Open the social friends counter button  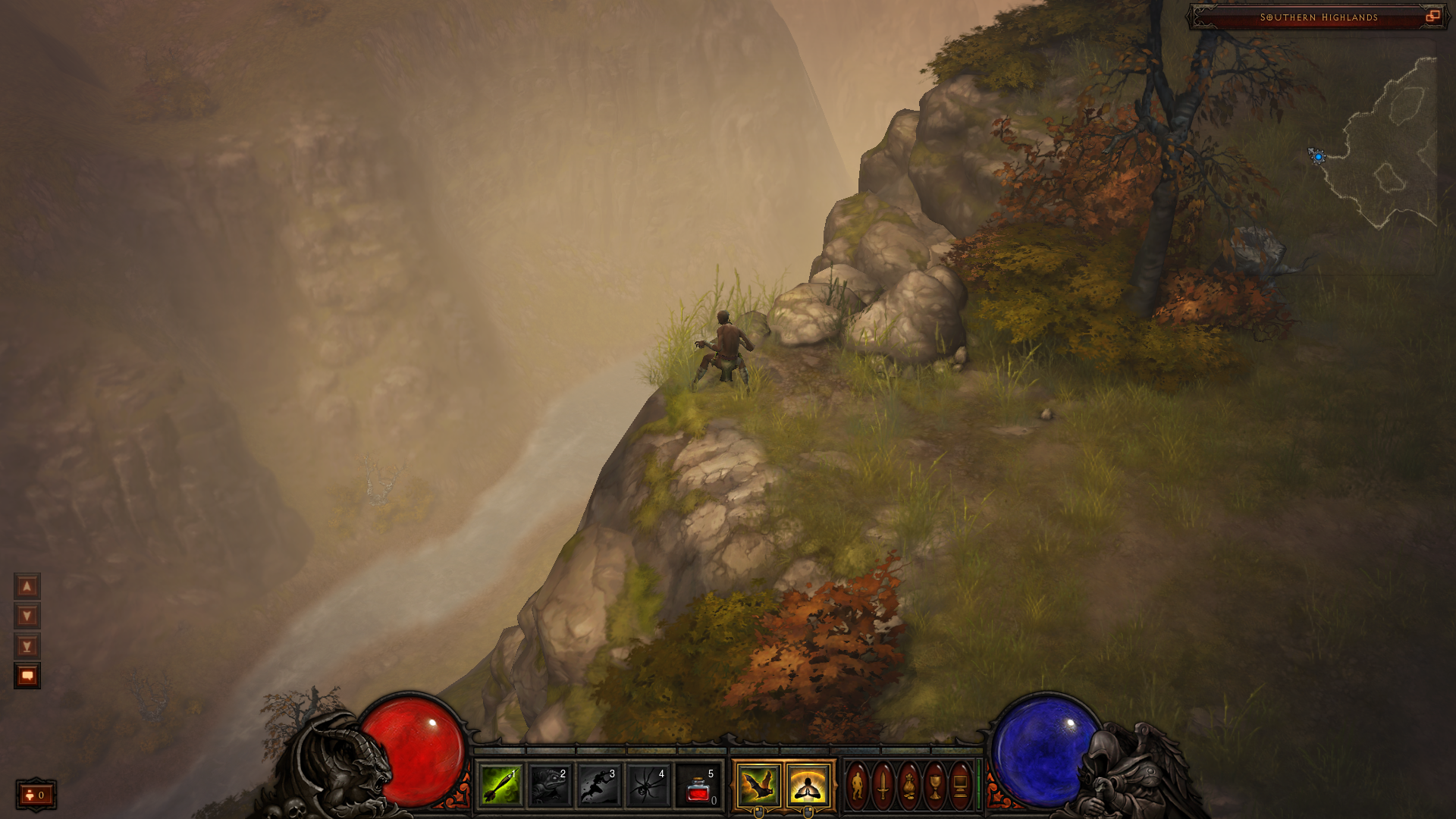point(36,795)
